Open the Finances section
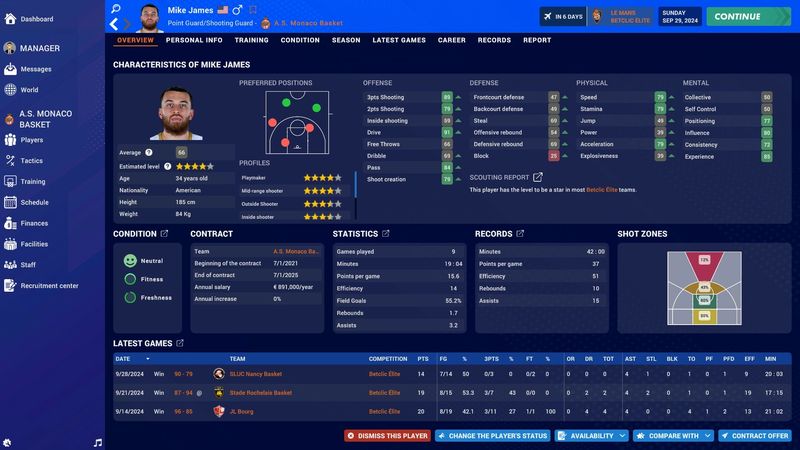 pyautogui.click(x=34, y=223)
